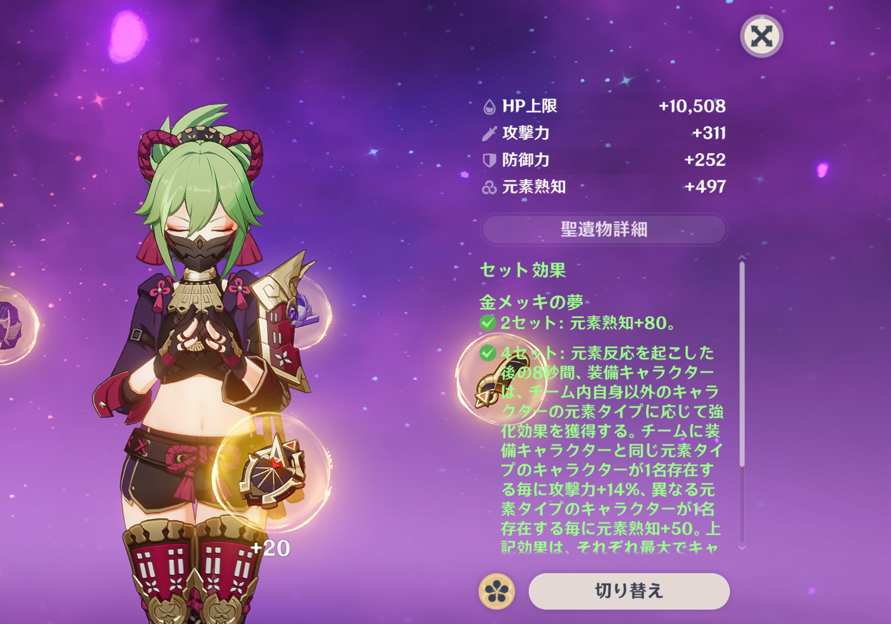Select the partly hidden artifact bubble at screen edge
The height and width of the screenshot is (624, 891).
click(14, 324)
